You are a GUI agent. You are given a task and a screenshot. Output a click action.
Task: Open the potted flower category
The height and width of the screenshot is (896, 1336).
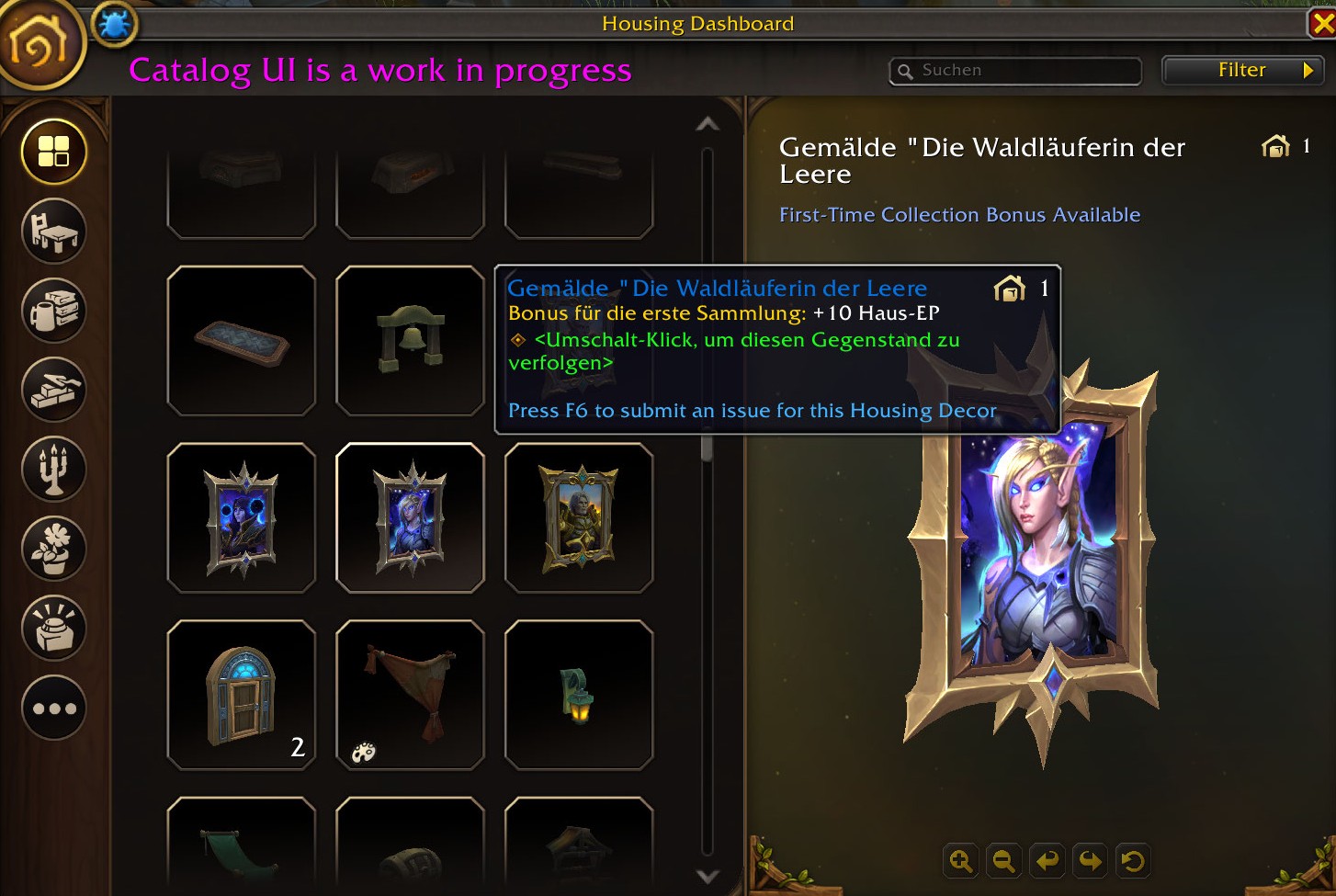(x=54, y=549)
